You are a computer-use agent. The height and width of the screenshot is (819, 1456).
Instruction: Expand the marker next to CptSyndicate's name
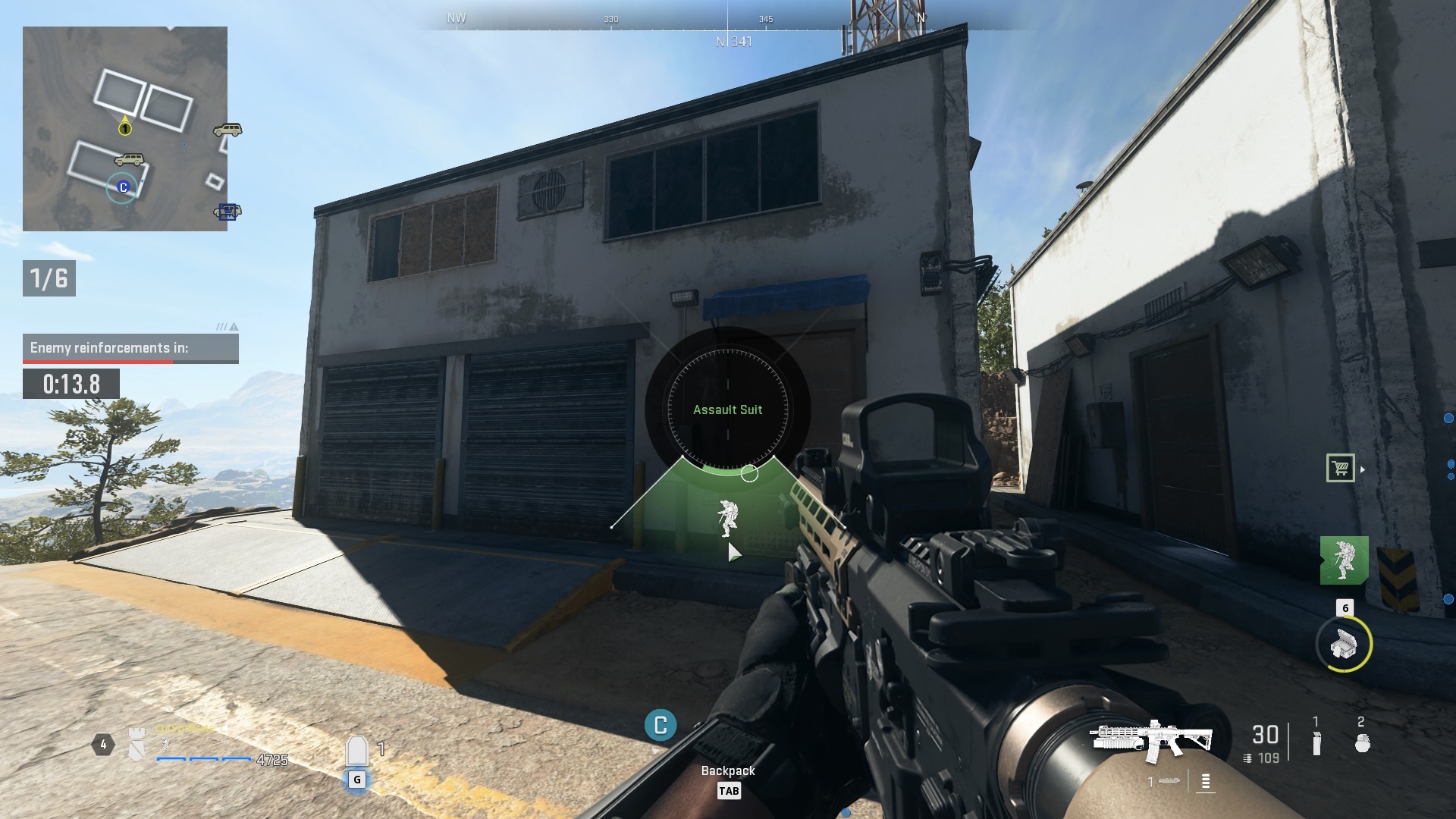coord(225,728)
